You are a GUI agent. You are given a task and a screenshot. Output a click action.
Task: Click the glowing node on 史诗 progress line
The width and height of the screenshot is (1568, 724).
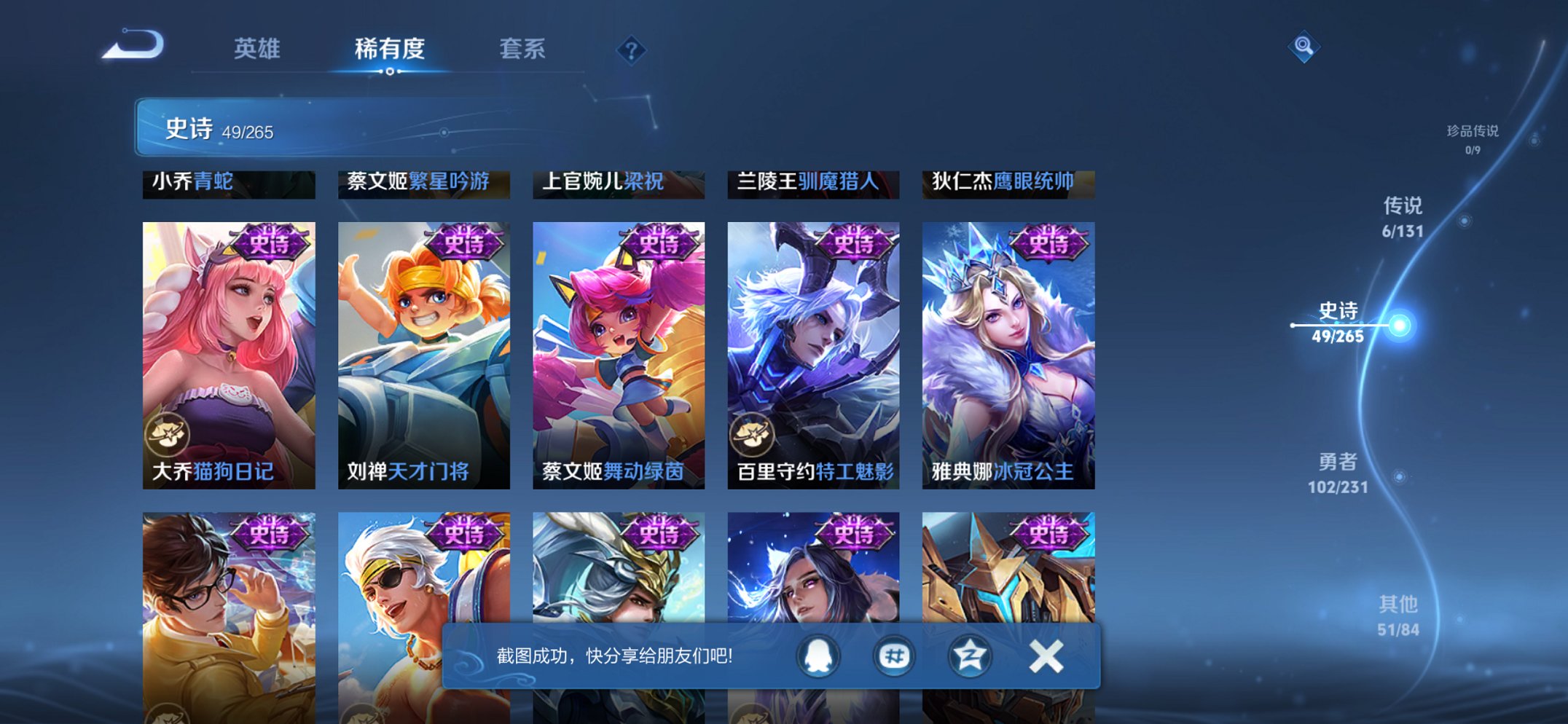pos(1399,326)
